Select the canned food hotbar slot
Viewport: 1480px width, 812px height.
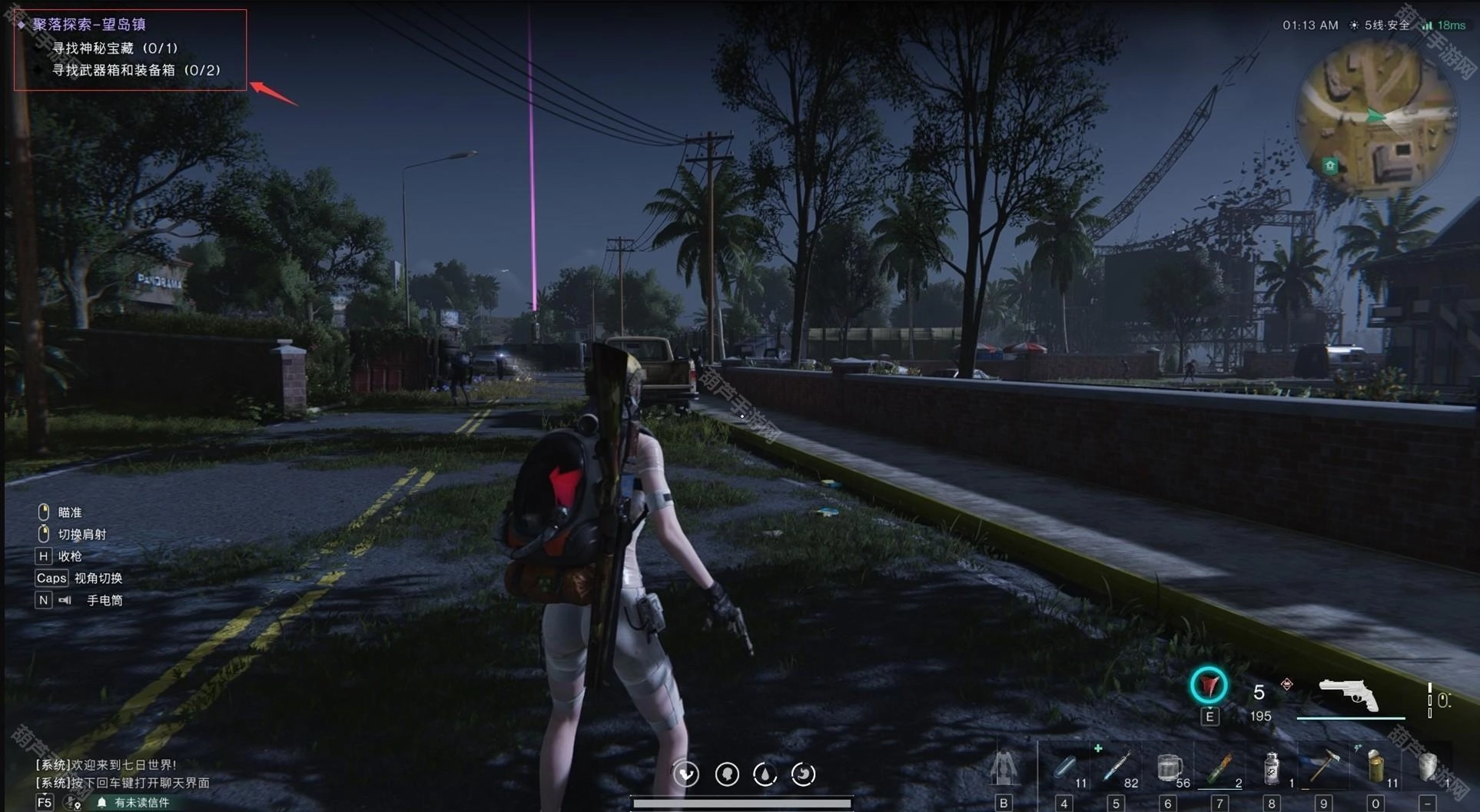pyautogui.click(x=1375, y=766)
